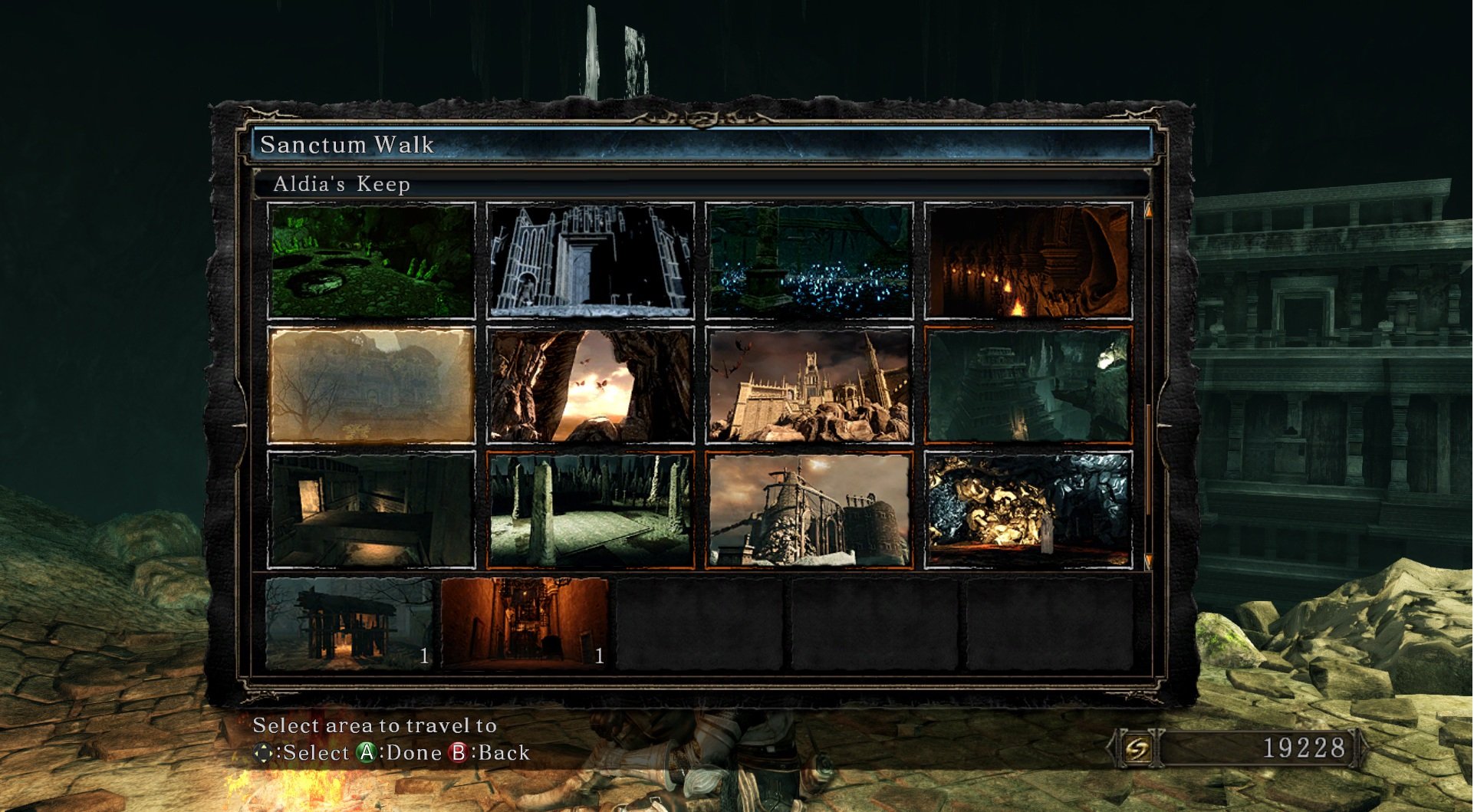Screen dimensions: 1474x812
Task: Click the Sanctum Walk title bar
Action: click(x=701, y=144)
